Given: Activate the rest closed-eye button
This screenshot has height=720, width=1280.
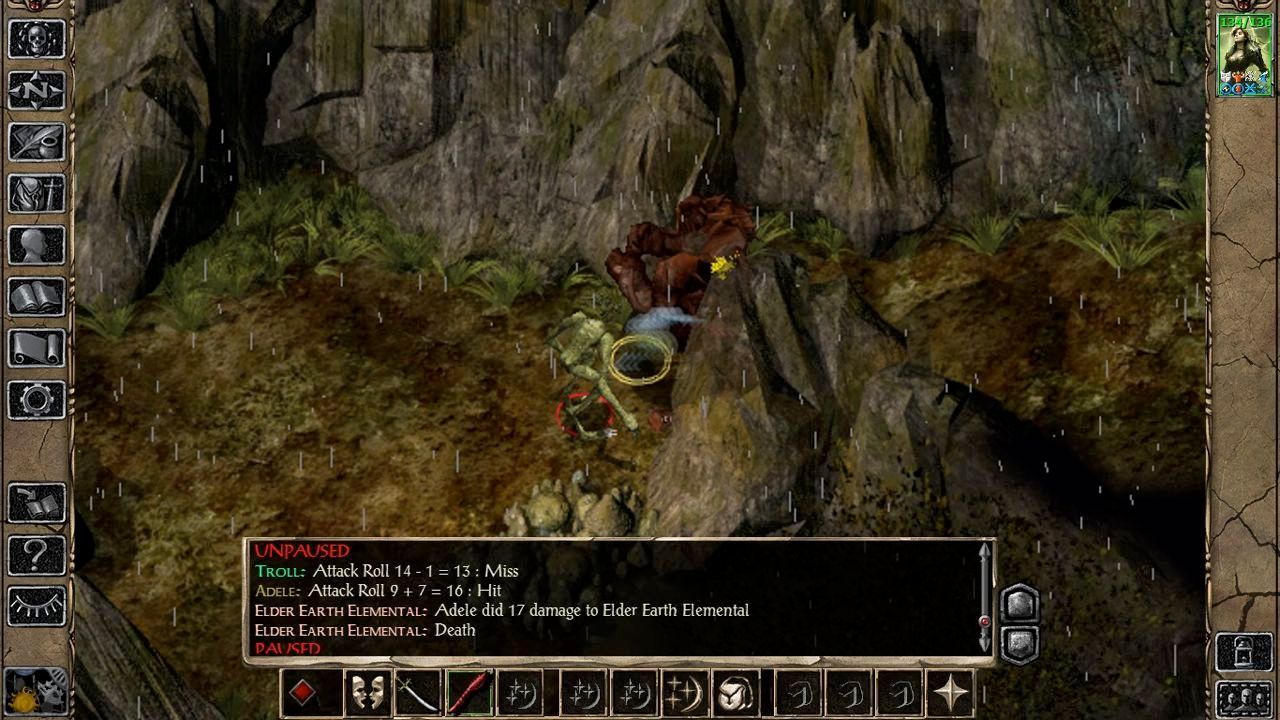Looking at the screenshot, I should (37, 606).
